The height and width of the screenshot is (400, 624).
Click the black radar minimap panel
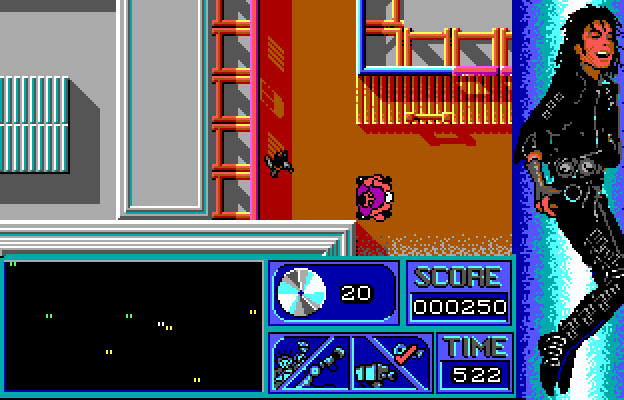[x=133, y=325]
